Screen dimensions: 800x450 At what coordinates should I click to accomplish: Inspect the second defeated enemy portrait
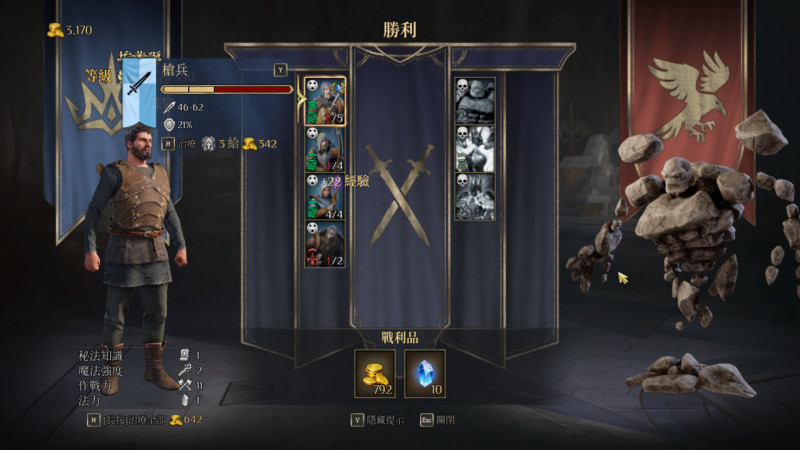(475, 149)
